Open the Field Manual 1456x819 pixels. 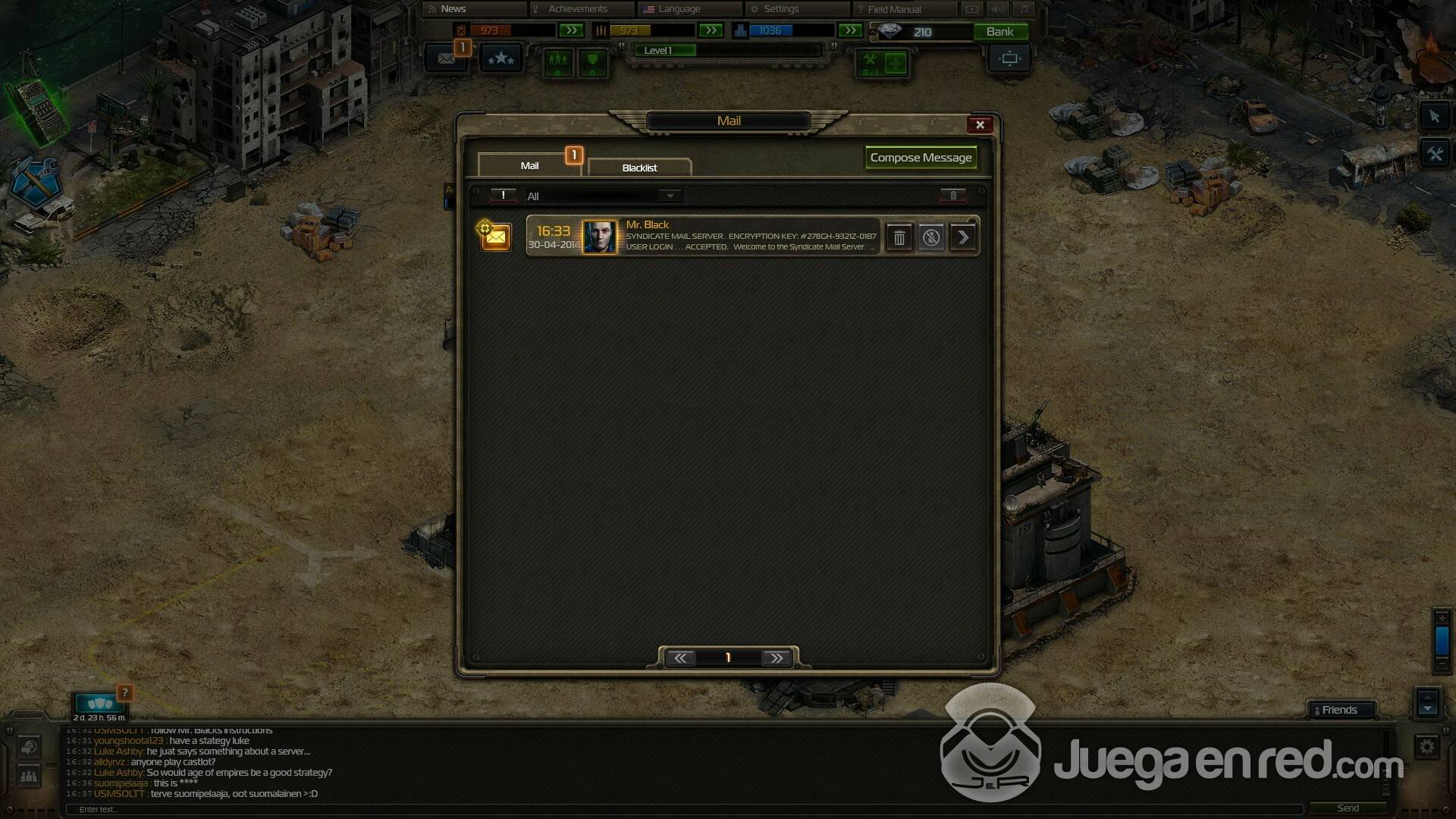pyautogui.click(x=894, y=9)
